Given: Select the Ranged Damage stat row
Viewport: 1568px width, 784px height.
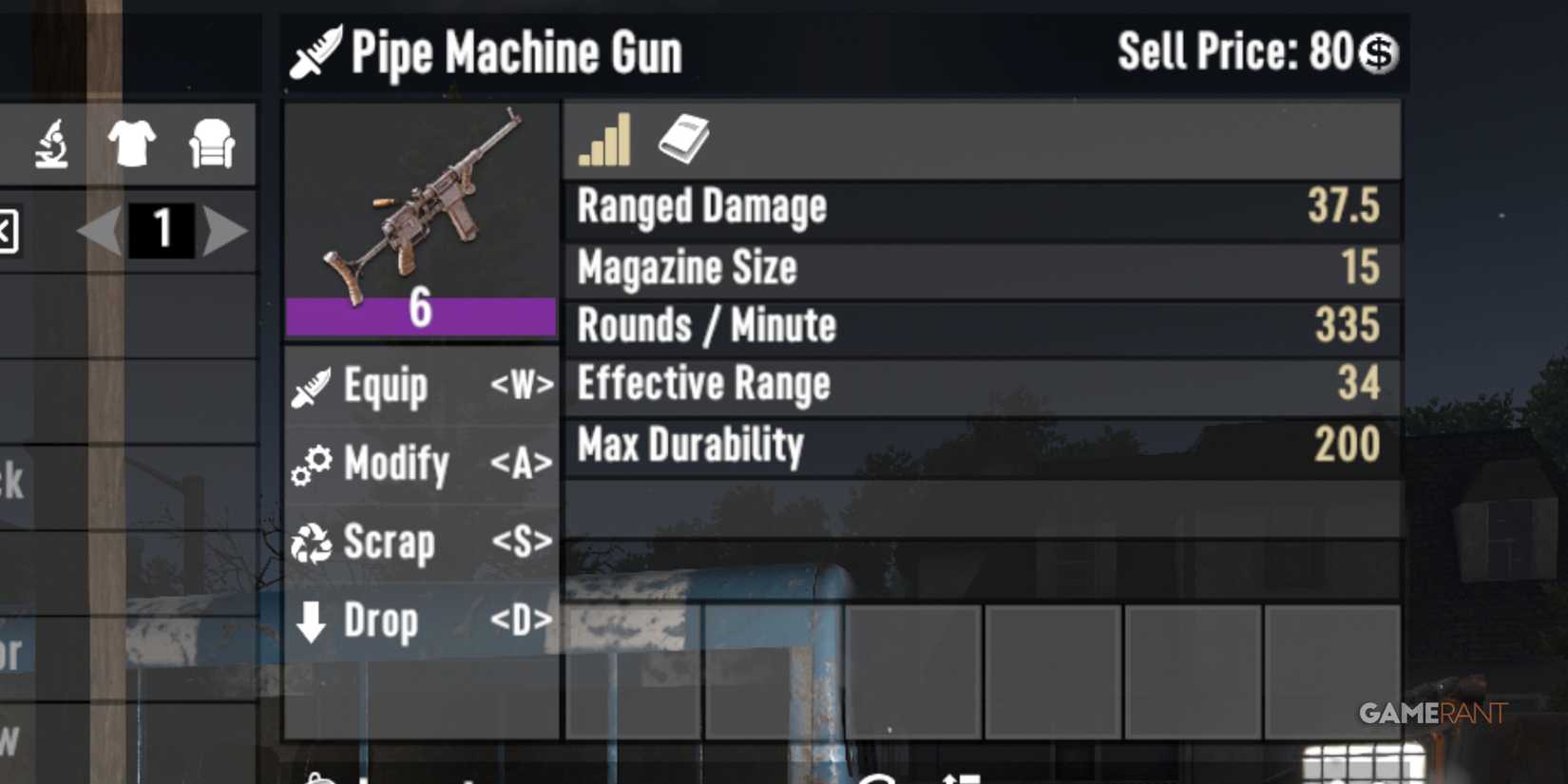Looking at the screenshot, I should pos(979,205).
